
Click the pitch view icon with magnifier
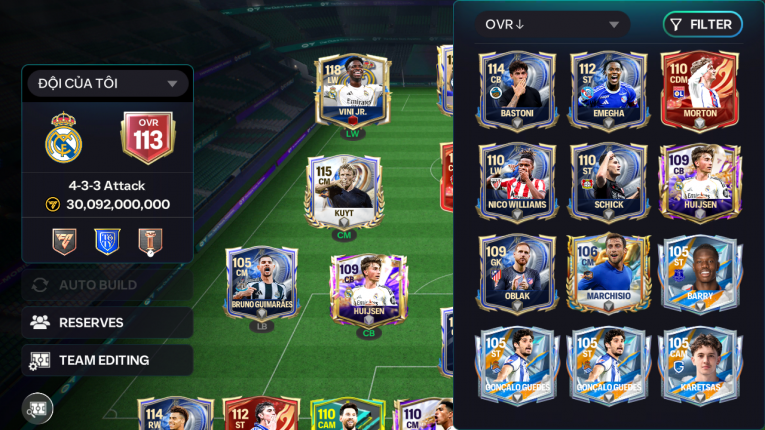pos(38,408)
